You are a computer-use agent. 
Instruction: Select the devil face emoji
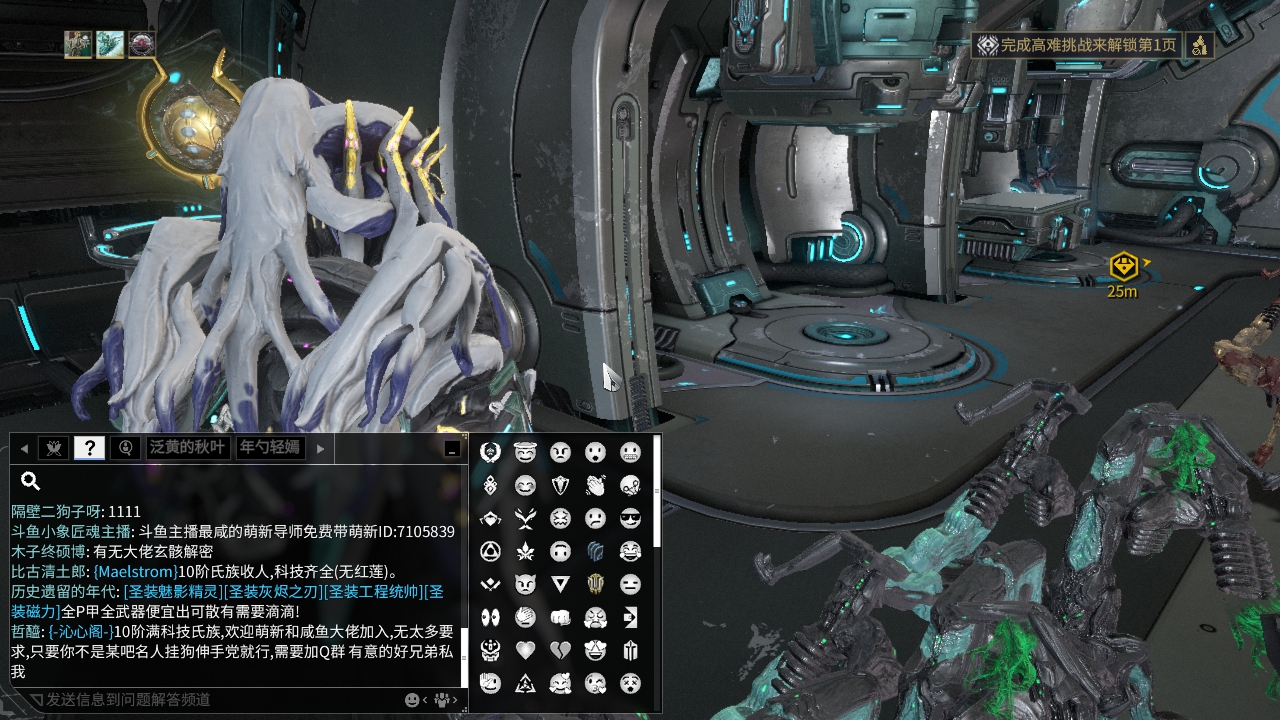[525, 584]
